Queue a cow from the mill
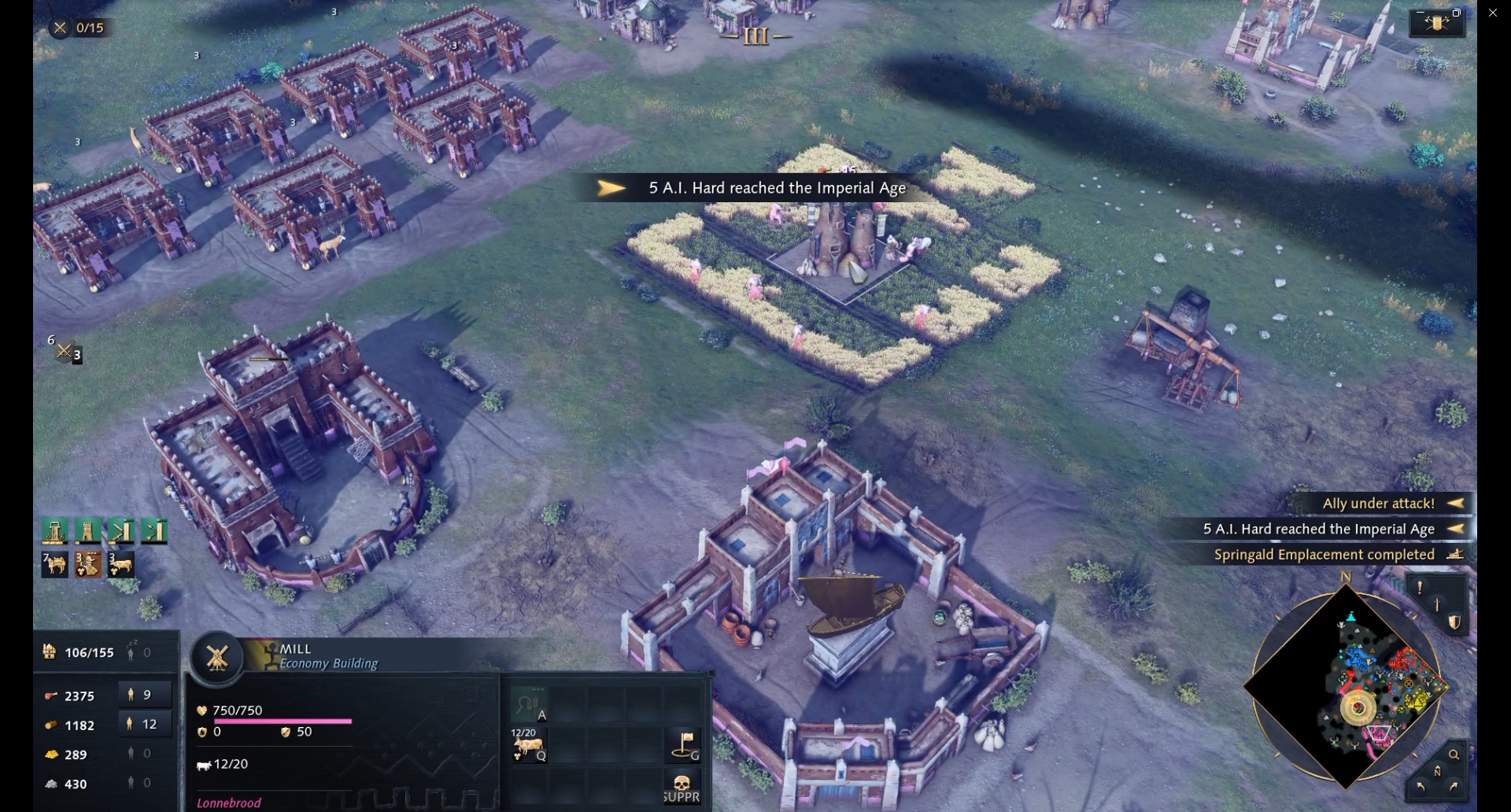 528,745
